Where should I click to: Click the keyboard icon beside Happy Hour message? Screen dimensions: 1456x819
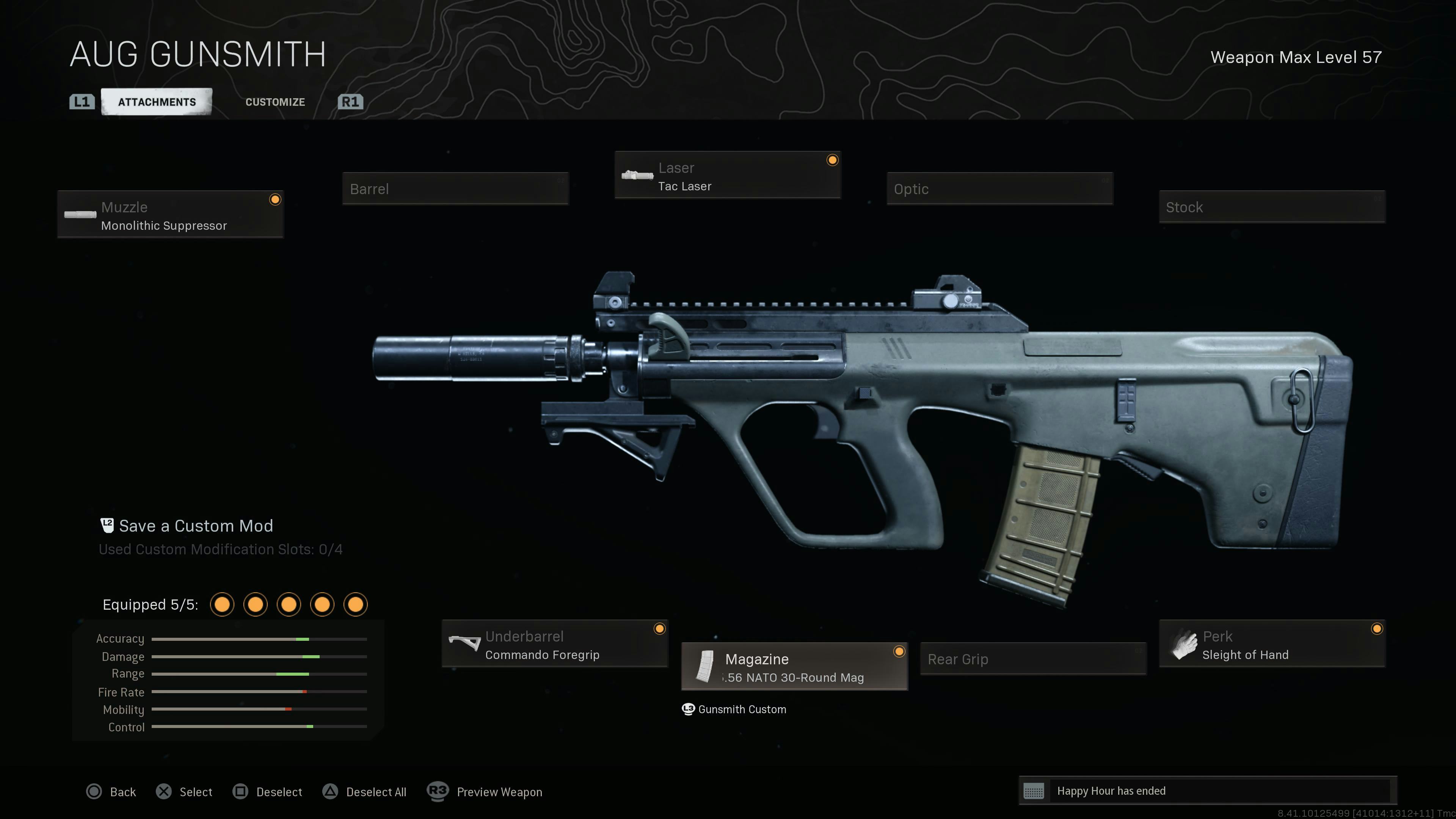(1034, 791)
